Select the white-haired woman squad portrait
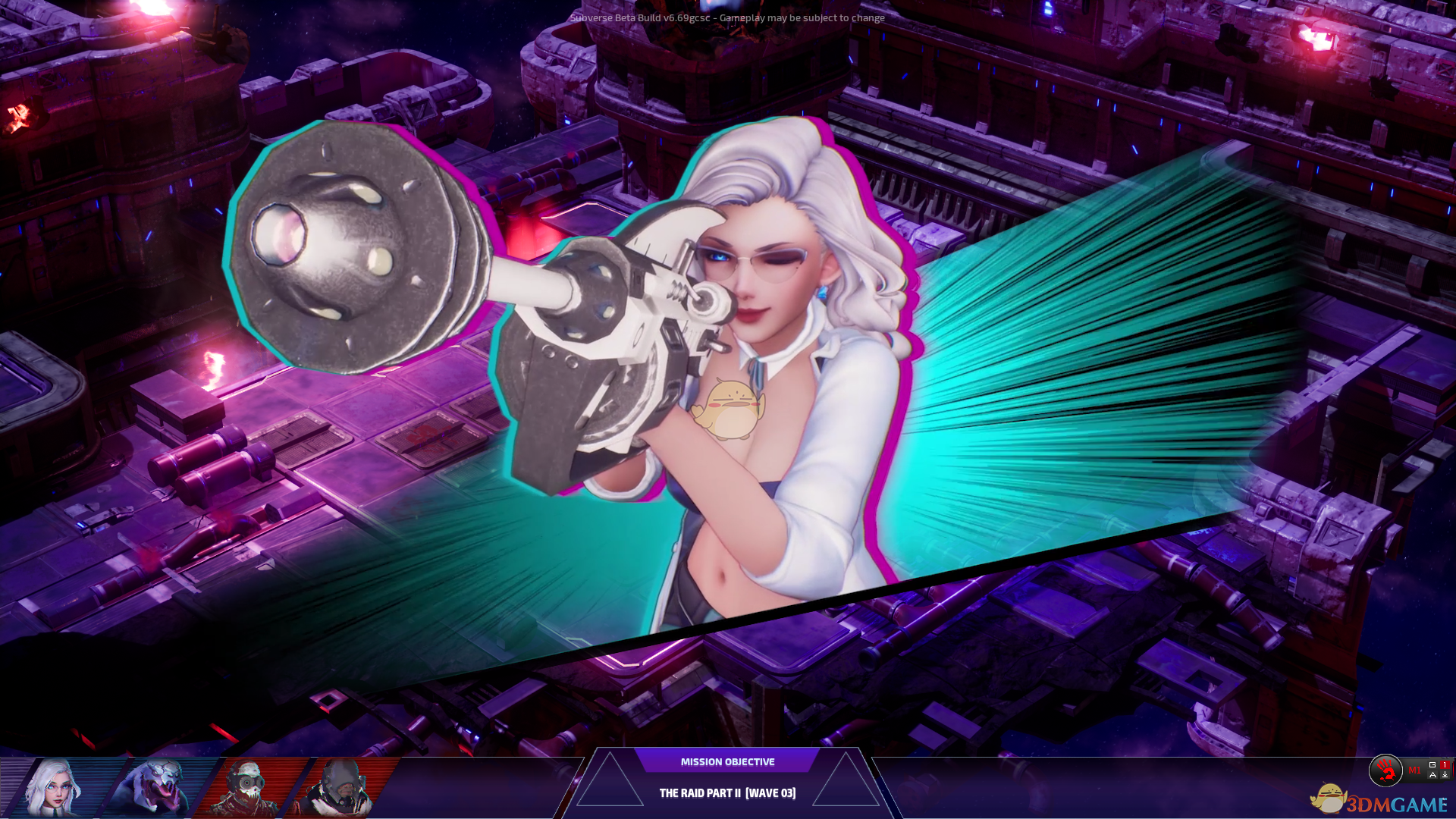Screen dimensions: 1456x819 53,787
